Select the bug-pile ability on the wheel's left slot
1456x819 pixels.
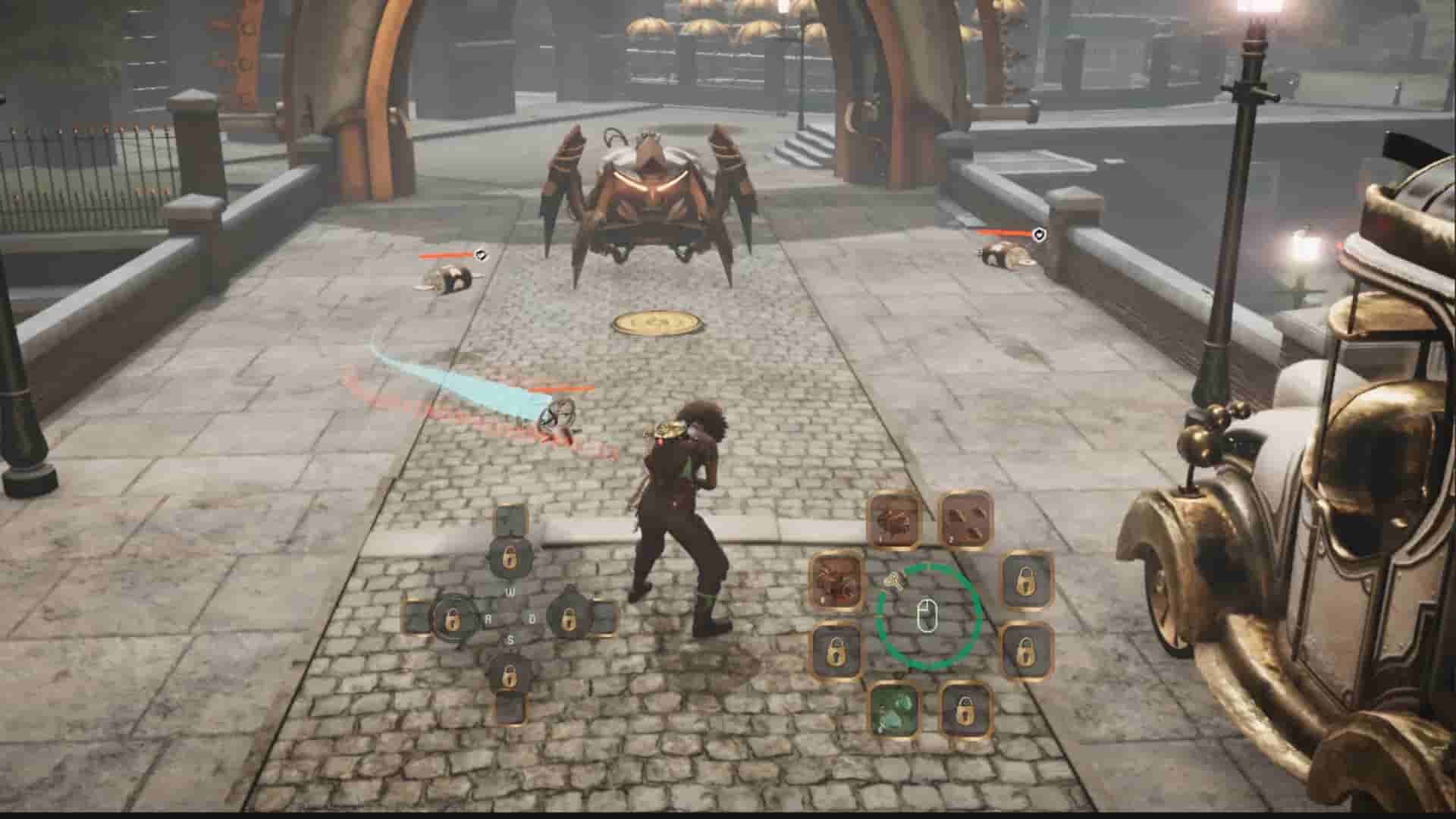click(x=834, y=580)
